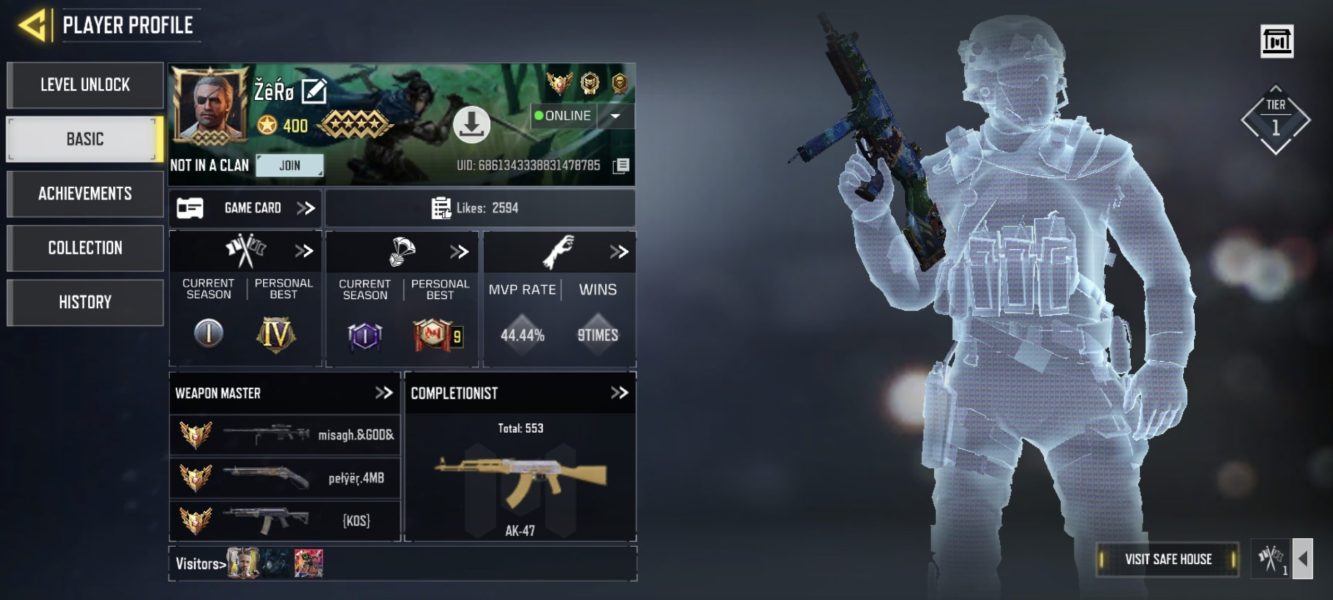Switch to the Achievements tab
1333x600 pixels.
point(85,193)
